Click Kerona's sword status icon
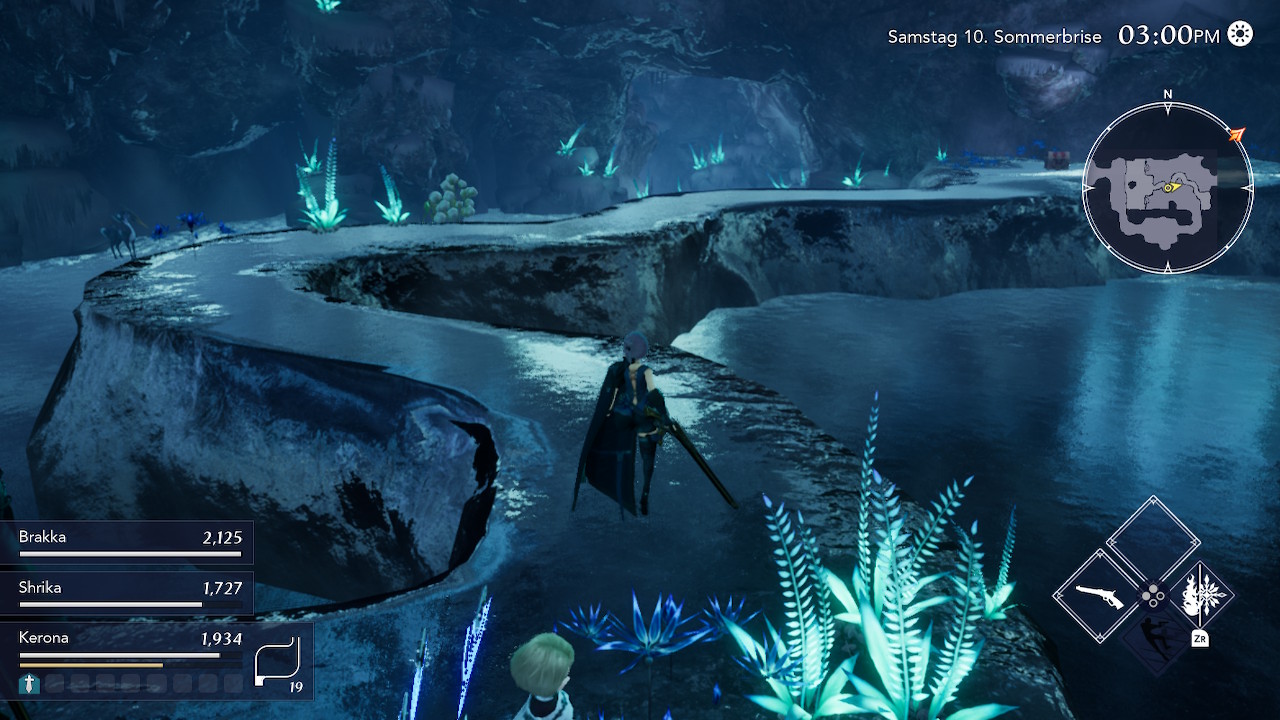Image resolution: width=1280 pixels, height=720 pixels. [x=29, y=684]
